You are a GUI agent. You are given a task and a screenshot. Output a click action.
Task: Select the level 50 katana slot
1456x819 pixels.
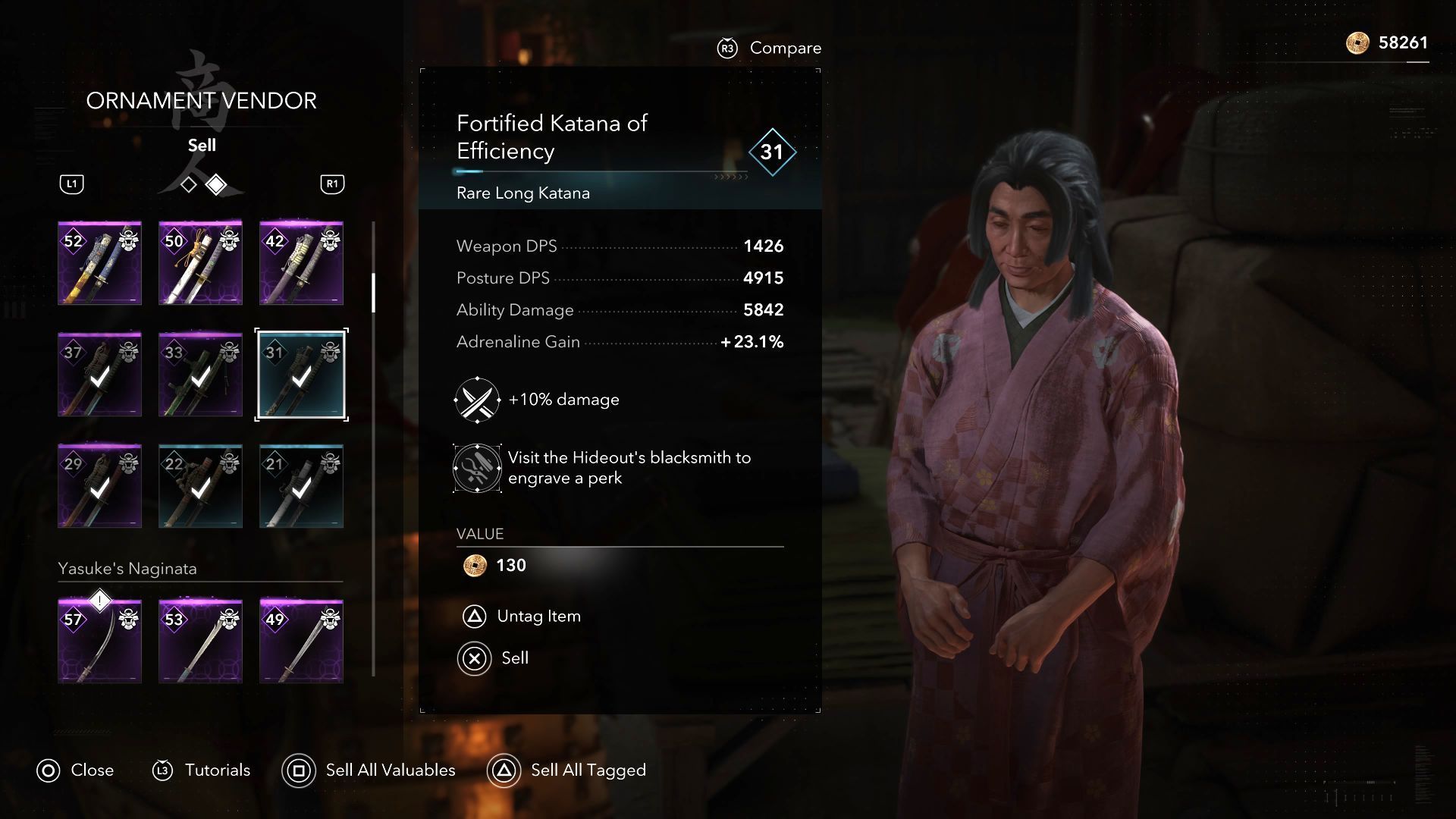tap(200, 263)
